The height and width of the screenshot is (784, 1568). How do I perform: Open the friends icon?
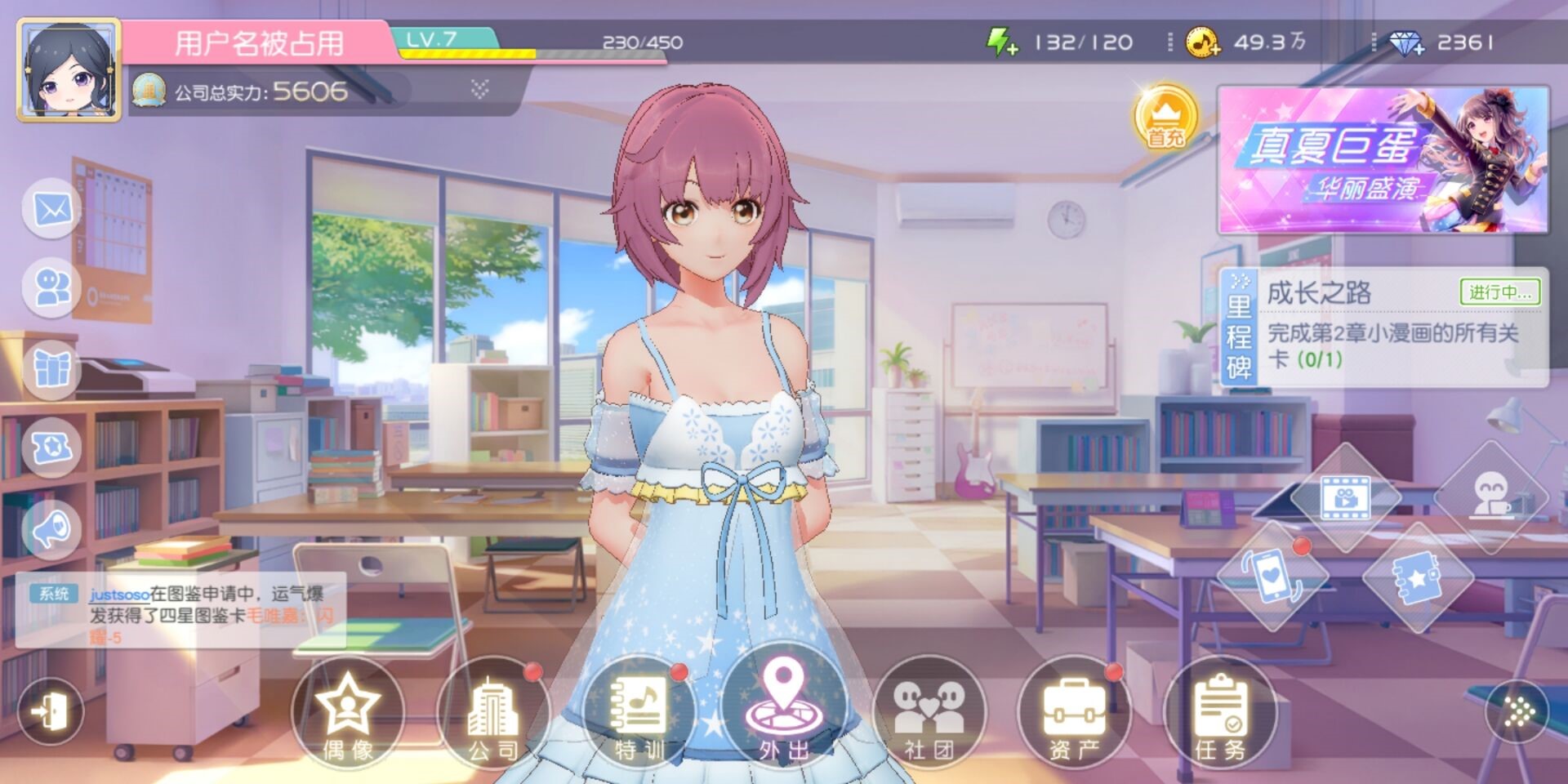tap(52, 287)
